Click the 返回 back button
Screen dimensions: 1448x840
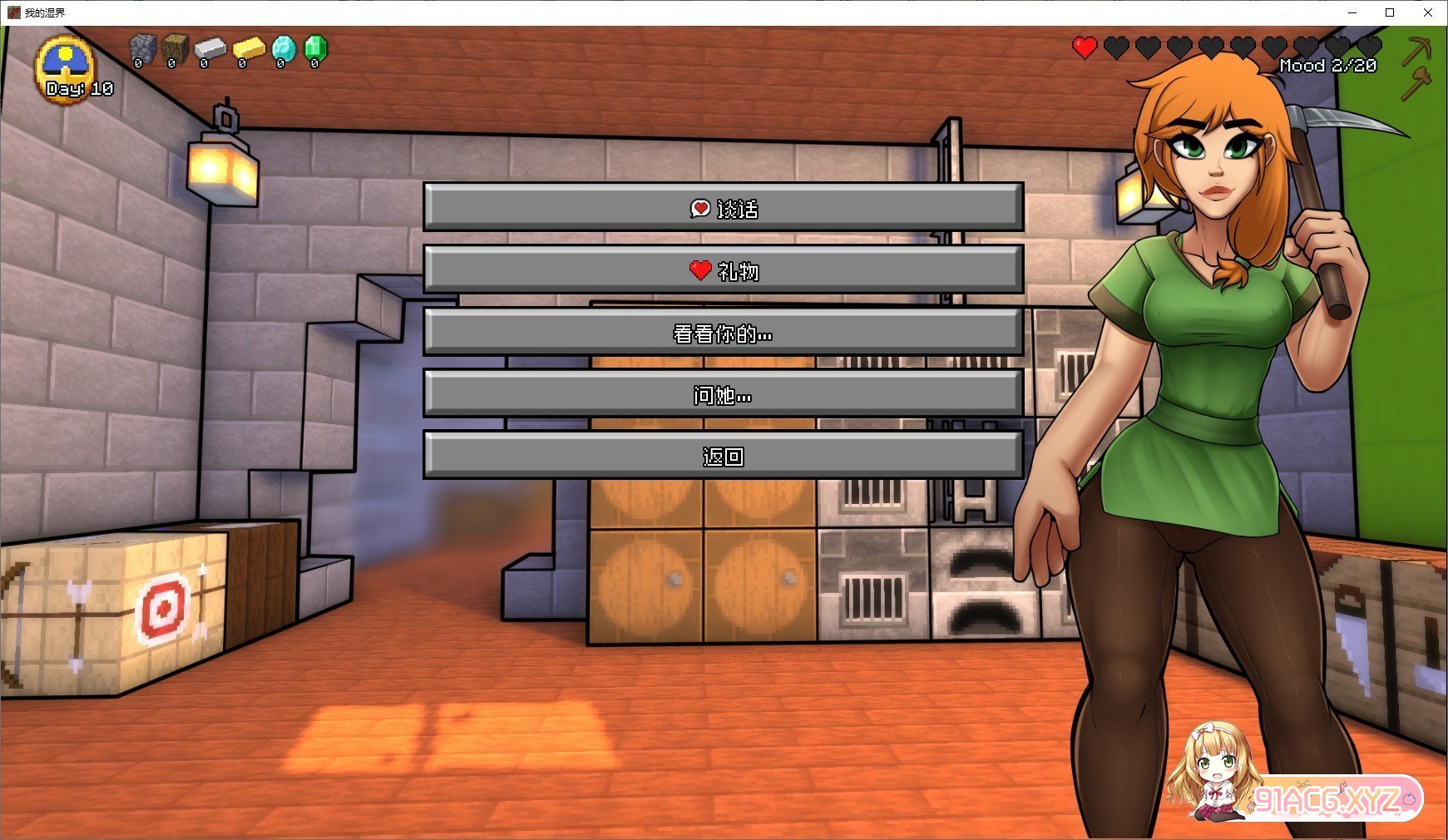pyautogui.click(x=723, y=456)
